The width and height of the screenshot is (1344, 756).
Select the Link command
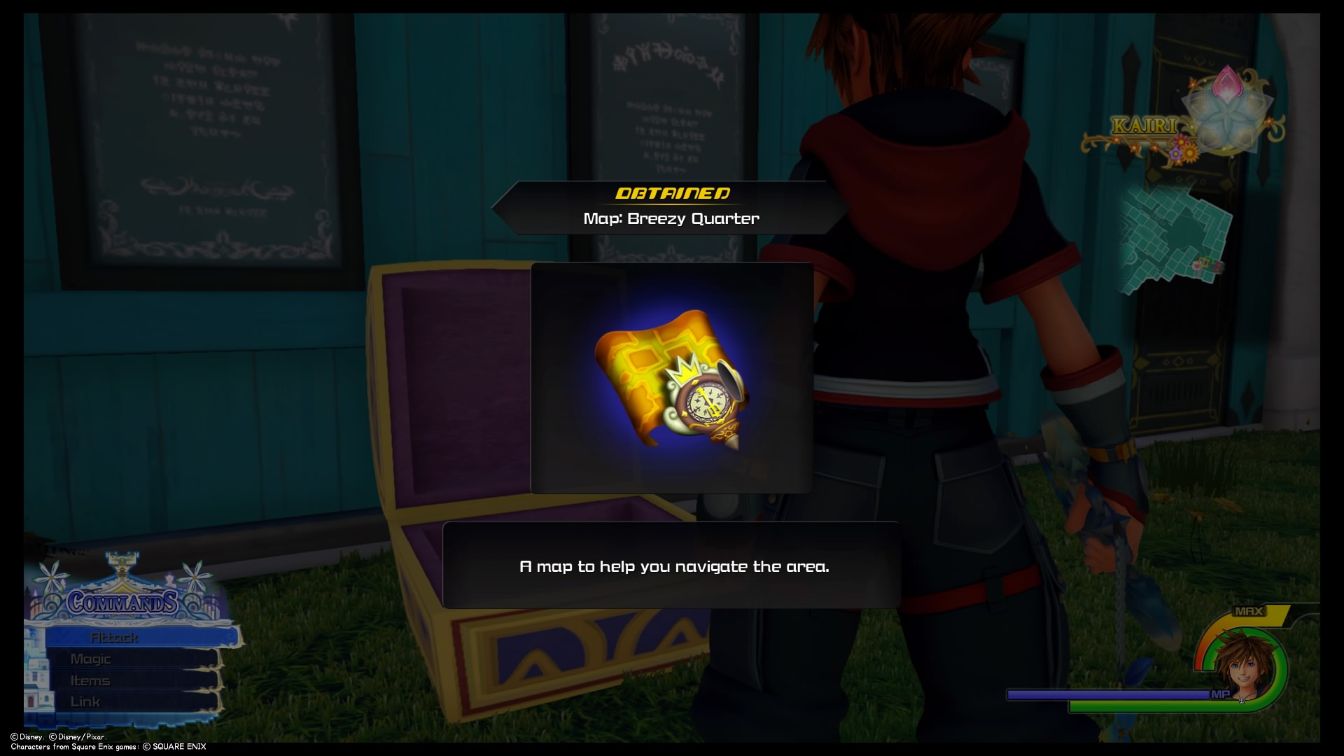tap(85, 701)
